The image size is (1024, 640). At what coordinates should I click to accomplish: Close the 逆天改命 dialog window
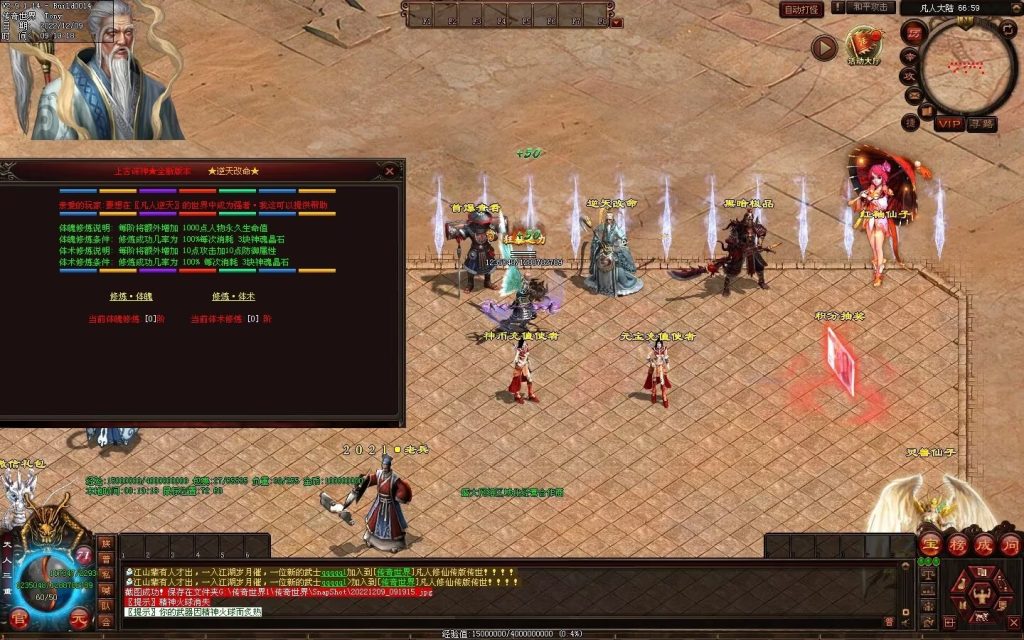[x=389, y=171]
